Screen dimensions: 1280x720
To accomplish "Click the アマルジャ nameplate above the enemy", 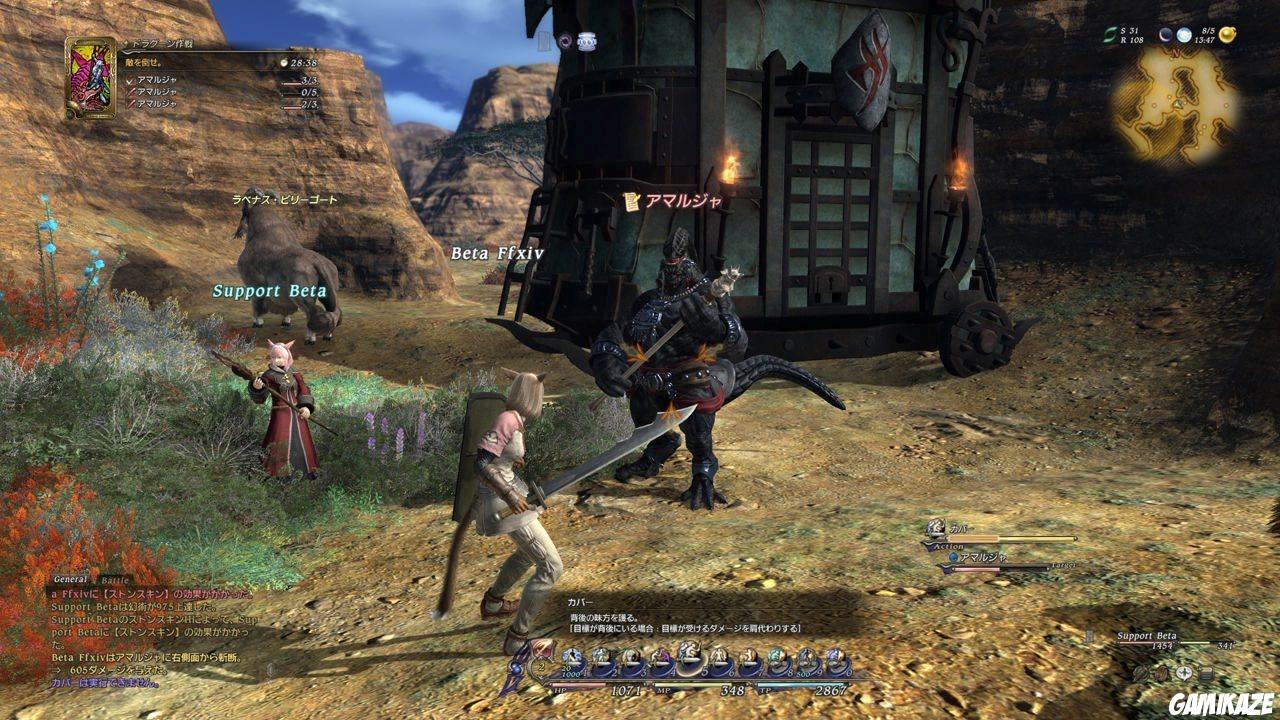I will tap(685, 199).
